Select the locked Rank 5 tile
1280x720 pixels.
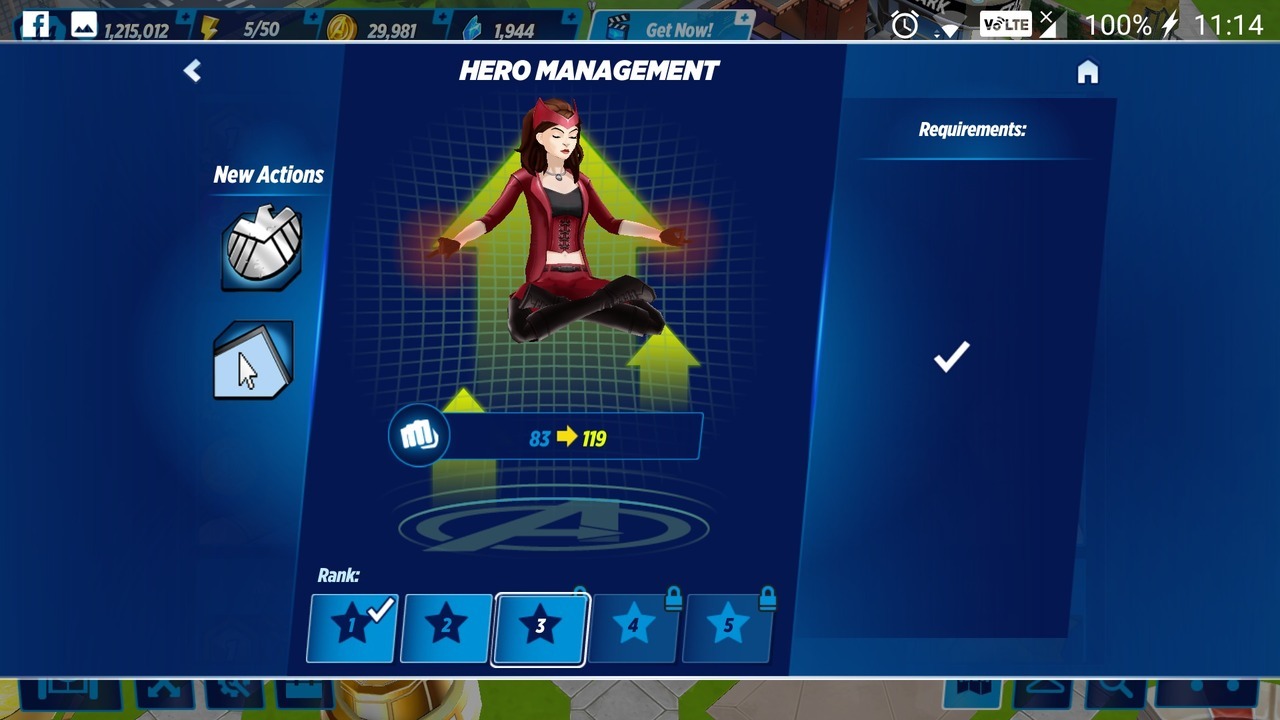coord(728,628)
